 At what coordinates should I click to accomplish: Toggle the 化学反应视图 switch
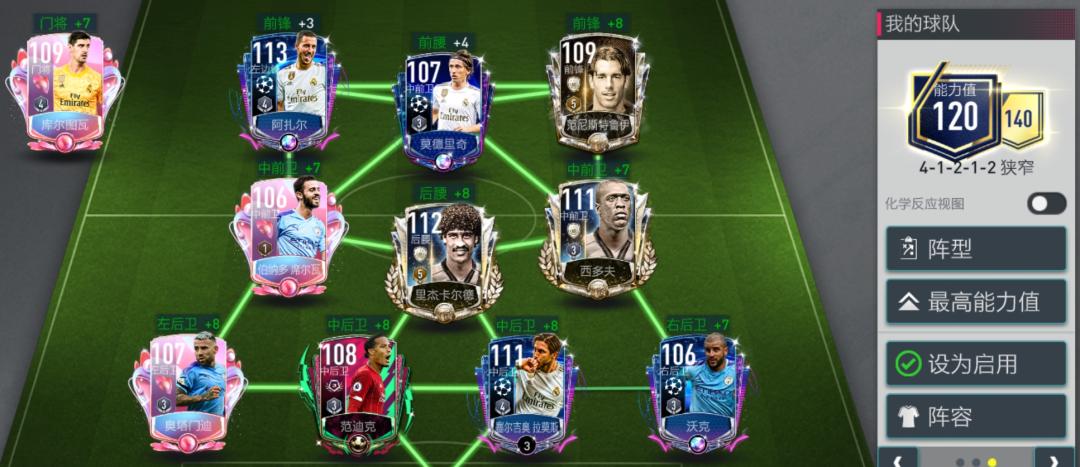click(1046, 203)
